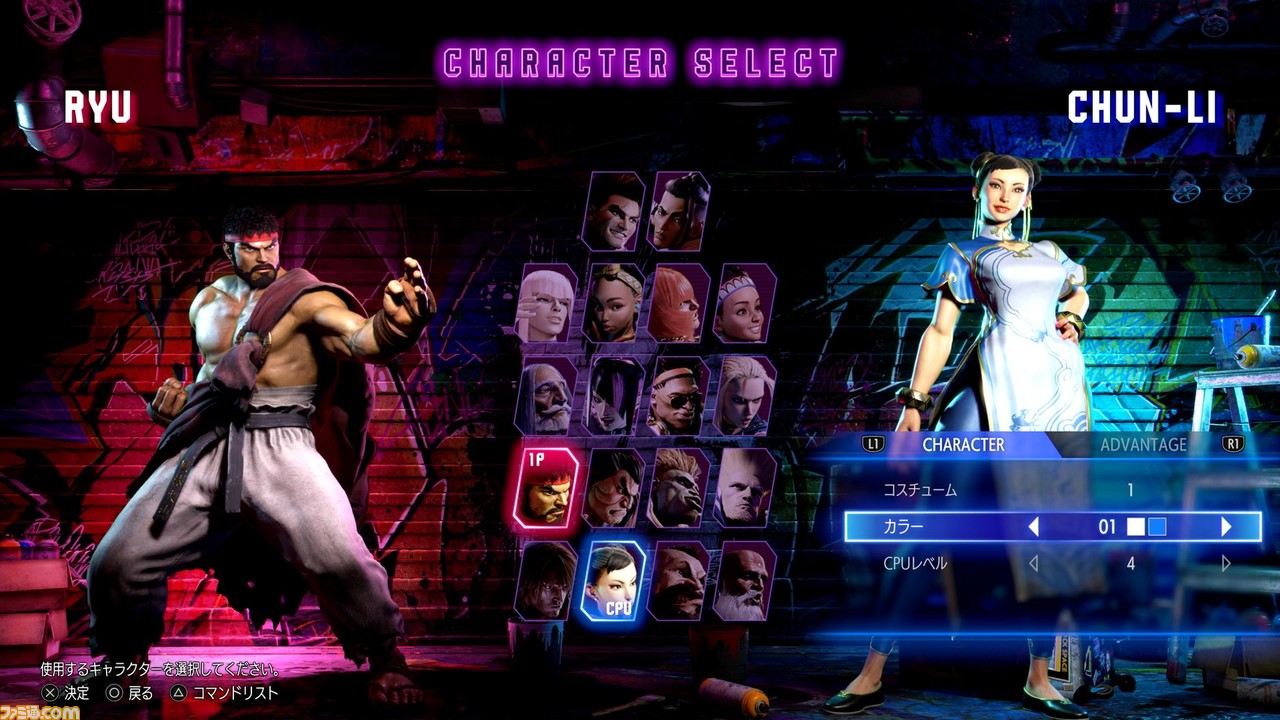Select Dee Jay's sunglasses portrait

click(679, 395)
